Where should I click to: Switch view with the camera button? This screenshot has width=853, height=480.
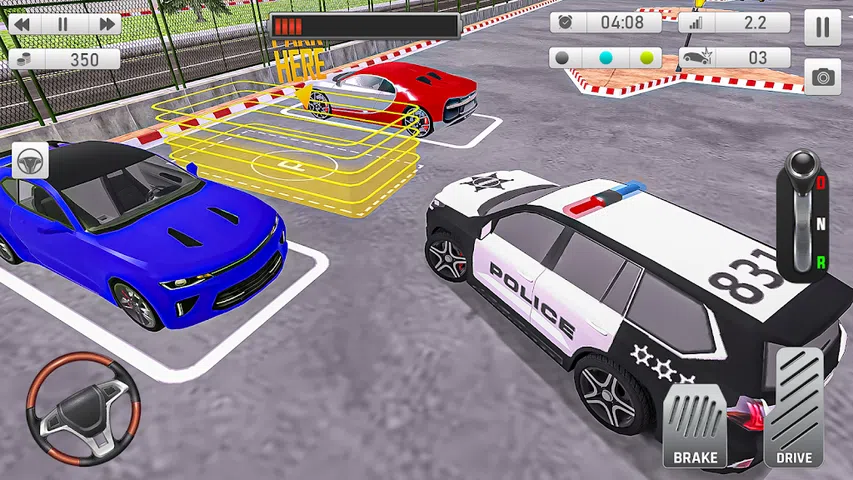pos(822,77)
